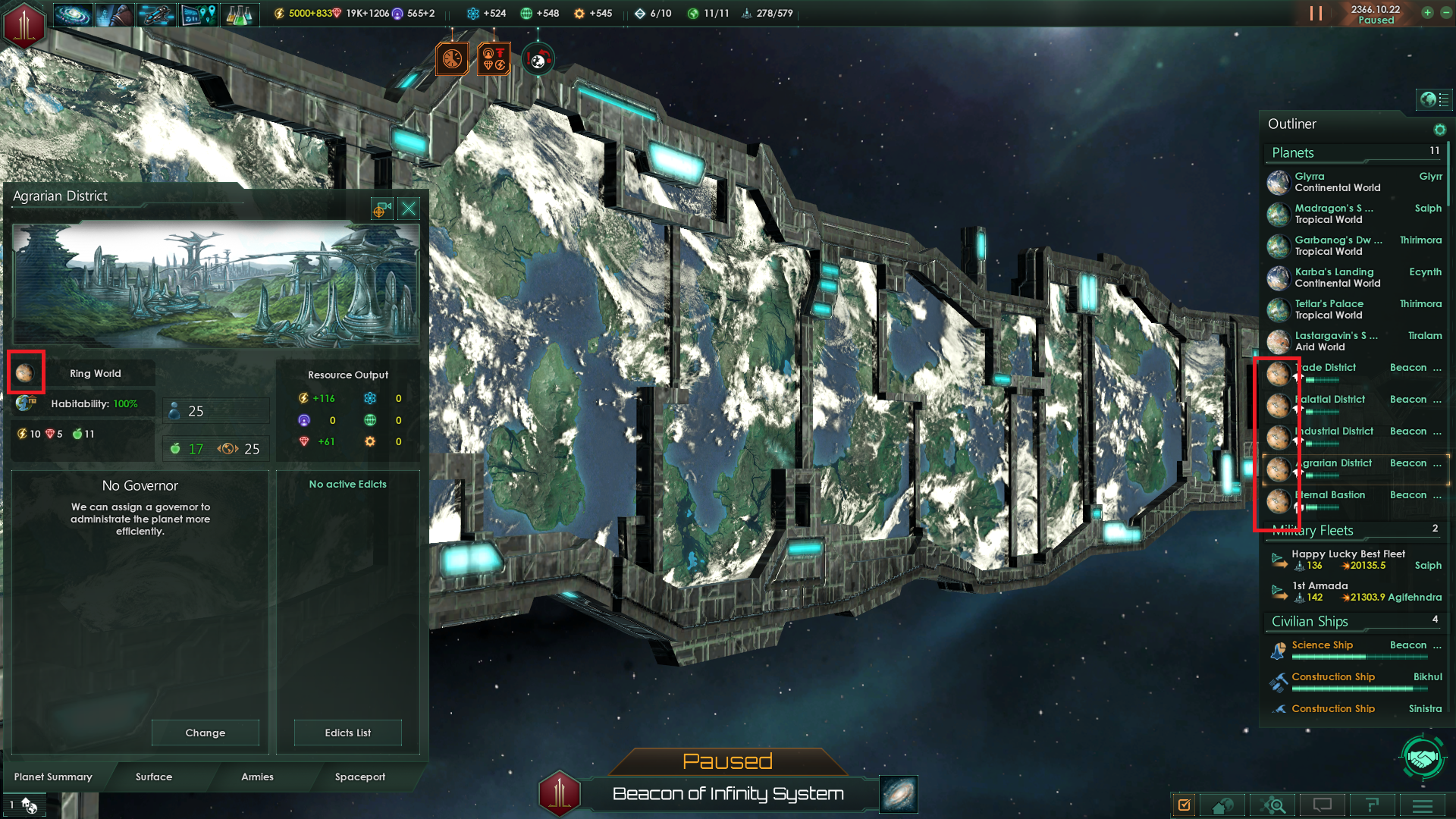Open the outliner settings gear
The image size is (1456, 819).
pyautogui.click(x=1439, y=130)
